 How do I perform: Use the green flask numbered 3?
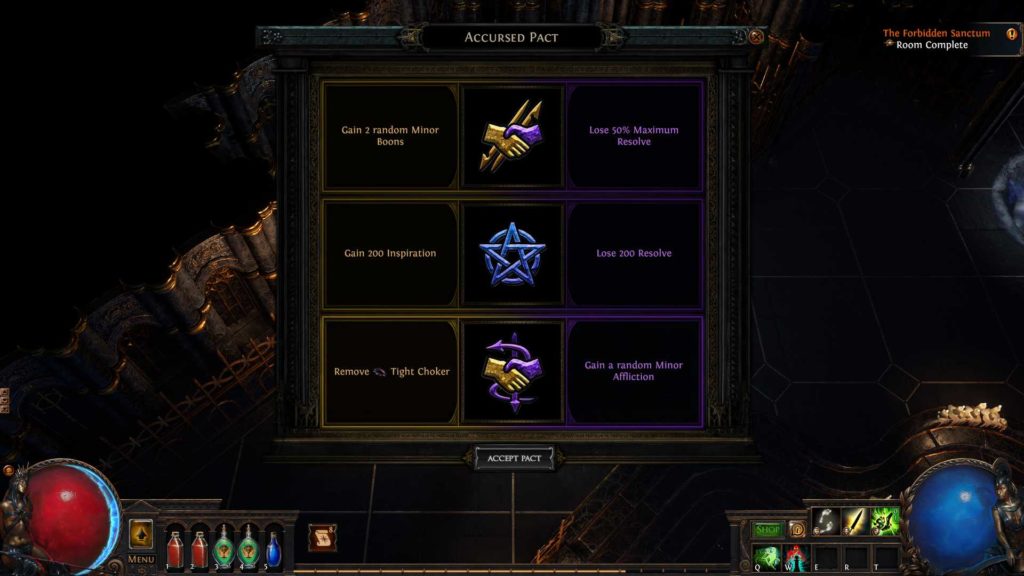(x=224, y=547)
